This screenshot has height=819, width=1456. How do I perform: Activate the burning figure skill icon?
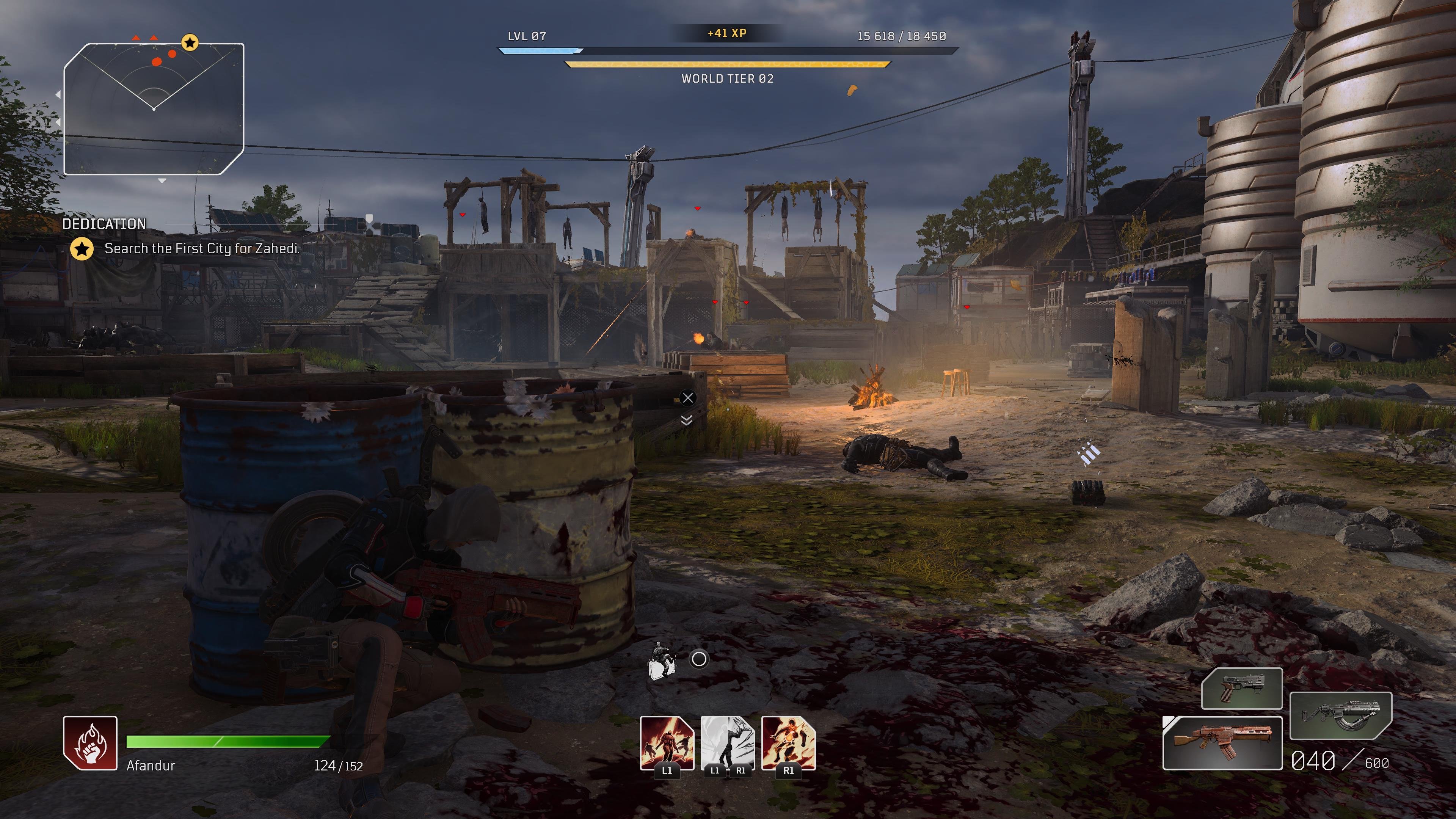pos(789,743)
